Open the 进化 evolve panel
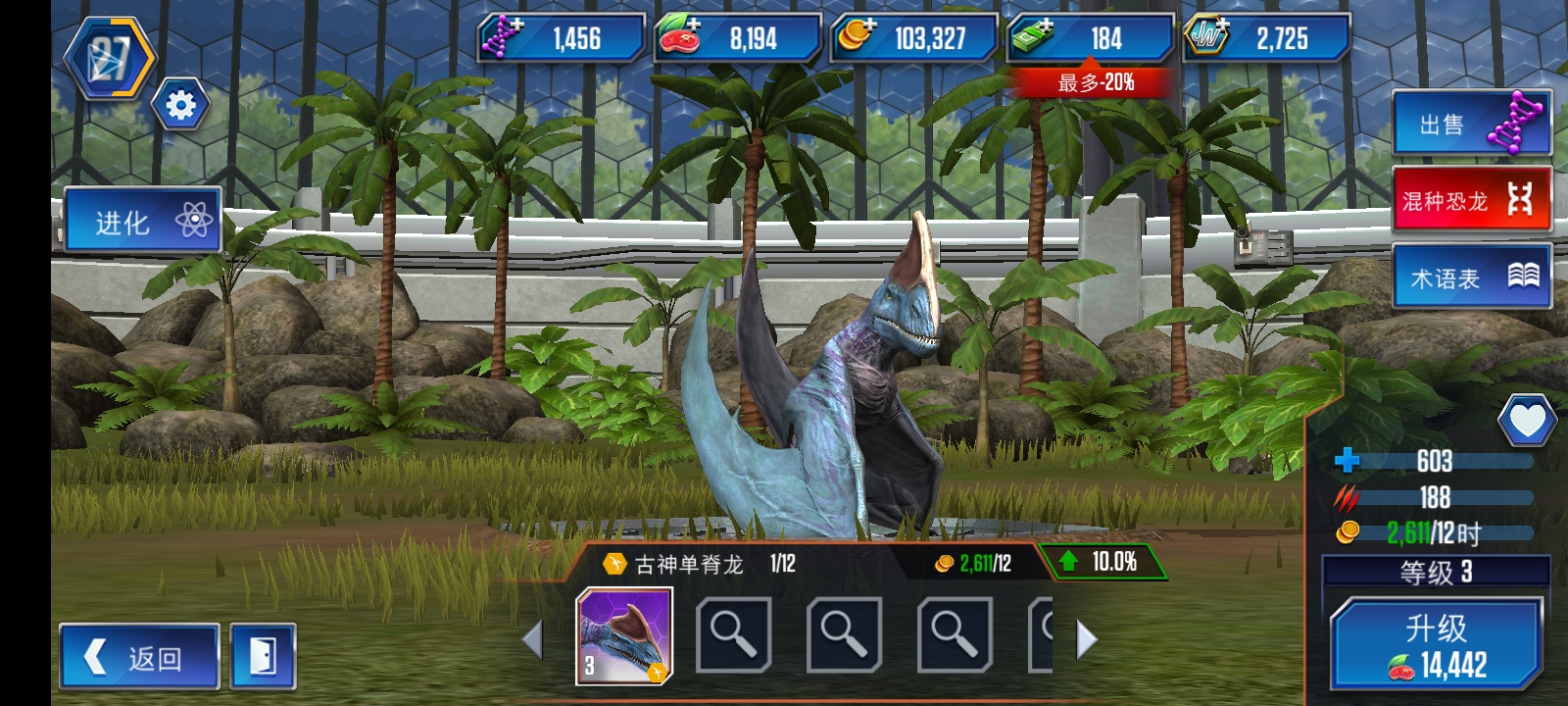Screen dimensions: 1568x706 pyautogui.click(x=142, y=221)
